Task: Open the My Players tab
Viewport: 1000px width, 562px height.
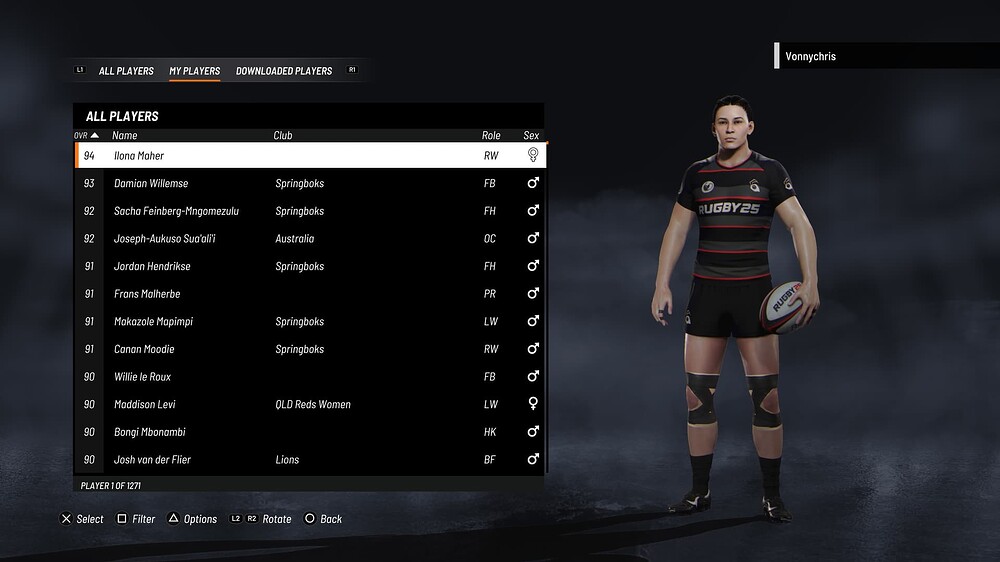Action: (195, 71)
